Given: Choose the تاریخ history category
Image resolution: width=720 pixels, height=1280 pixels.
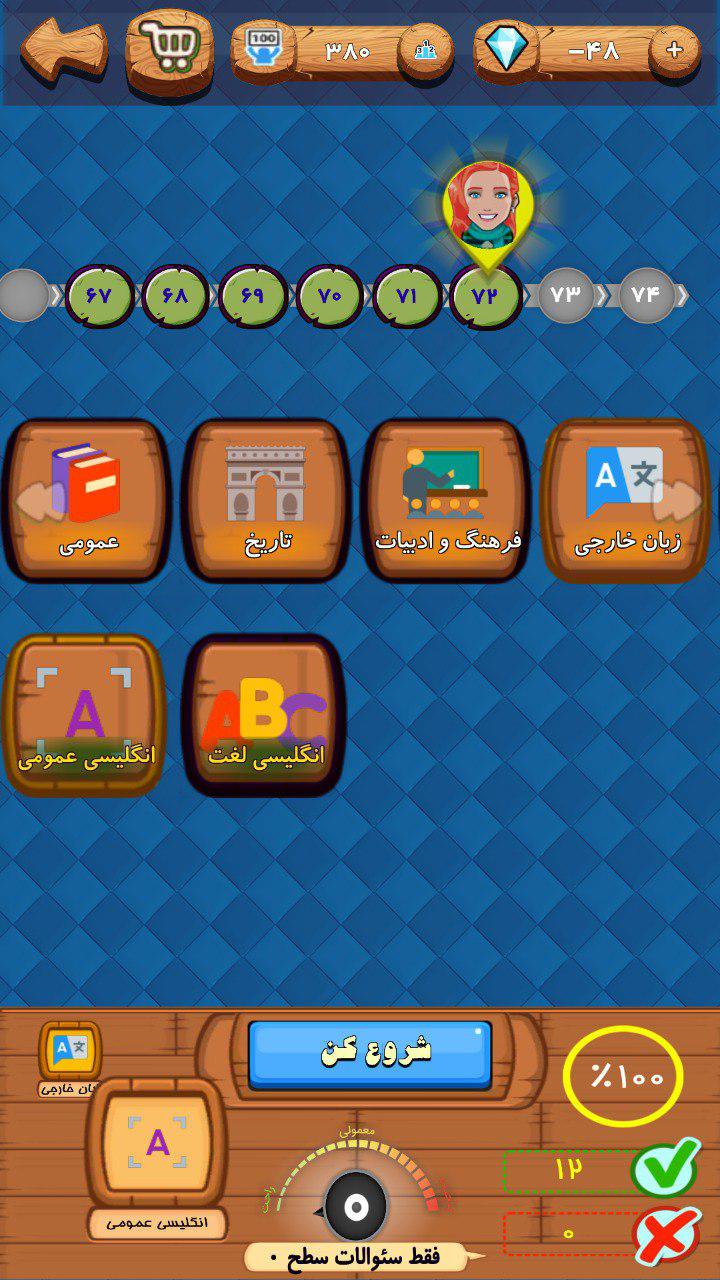Looking at the screenshot, I should [265, 500].
